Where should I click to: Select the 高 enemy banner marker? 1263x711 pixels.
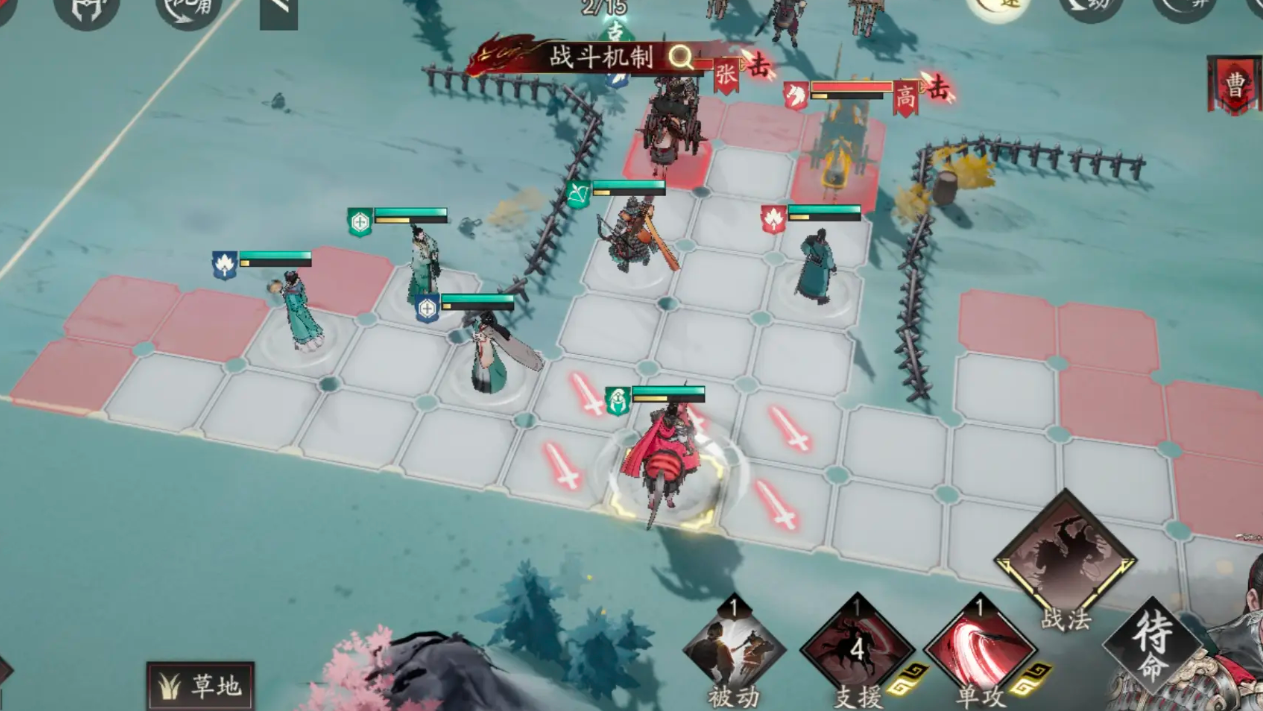(906, 98)
